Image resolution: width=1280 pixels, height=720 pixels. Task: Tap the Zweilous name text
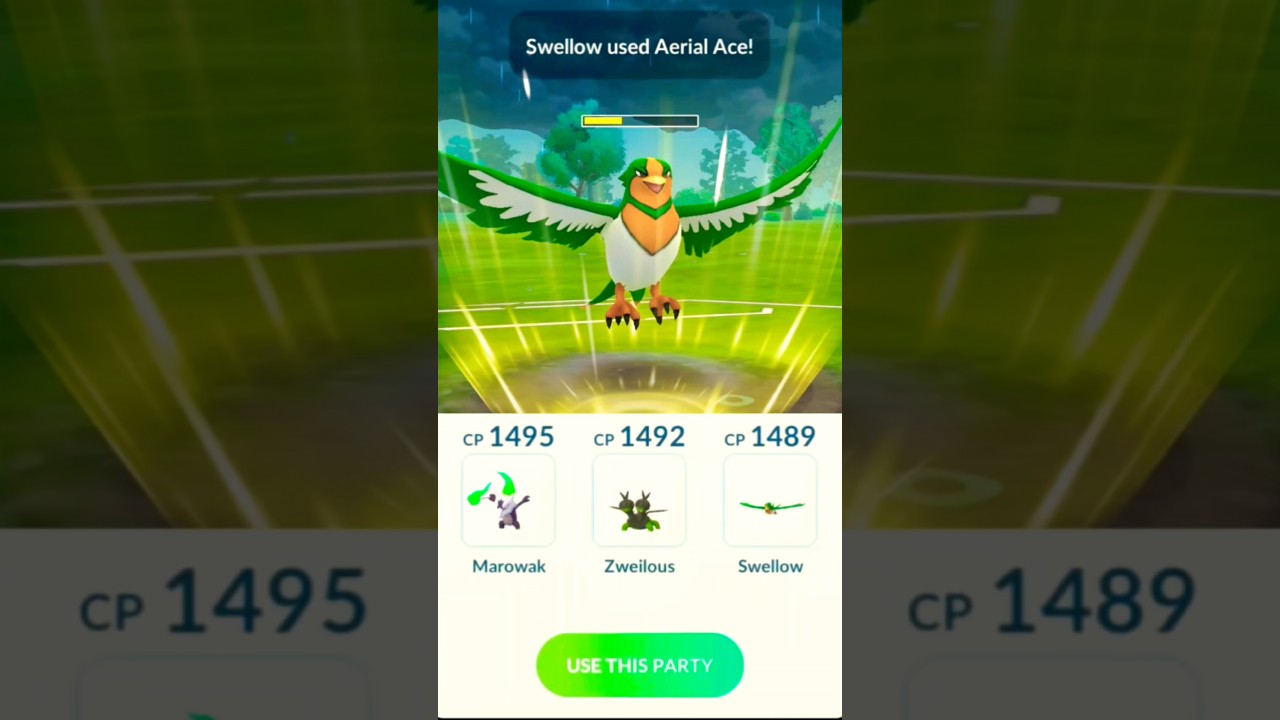639,566
